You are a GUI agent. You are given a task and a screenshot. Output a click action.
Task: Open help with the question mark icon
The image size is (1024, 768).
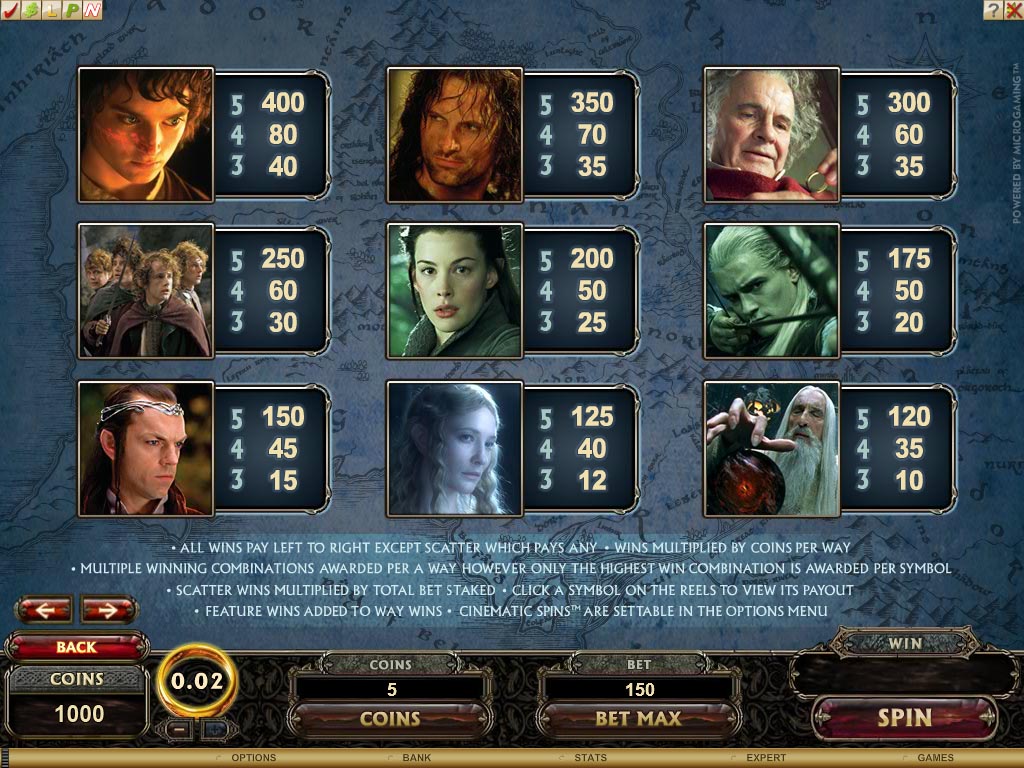click(x=992, y=10)
